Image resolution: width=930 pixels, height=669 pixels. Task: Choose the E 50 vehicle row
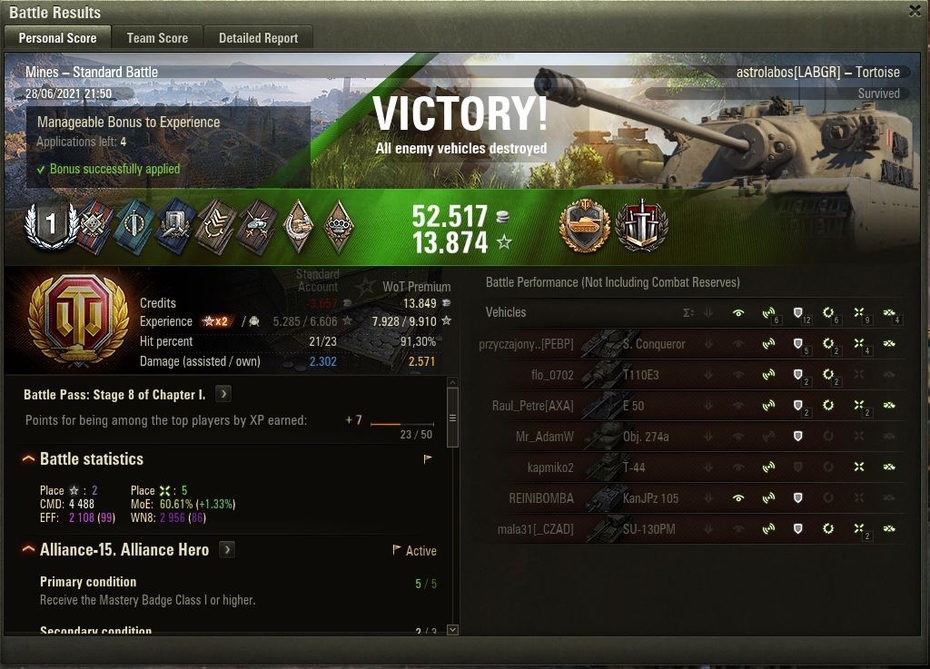coord(634,406)
